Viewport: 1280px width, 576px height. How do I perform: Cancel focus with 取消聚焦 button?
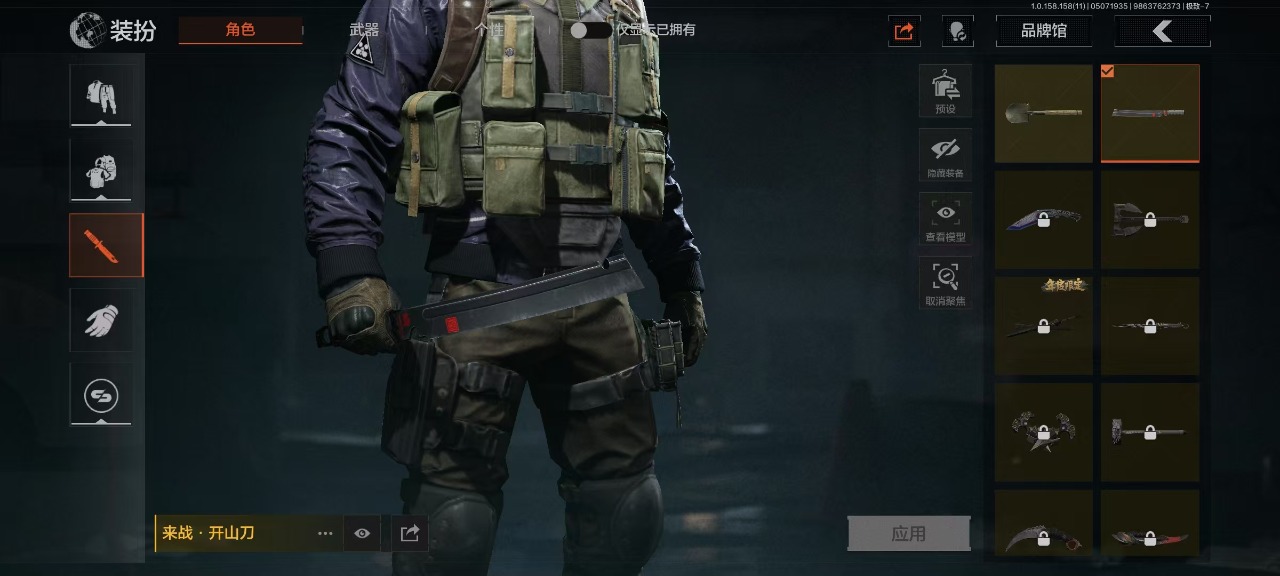(x=945, y=283)
